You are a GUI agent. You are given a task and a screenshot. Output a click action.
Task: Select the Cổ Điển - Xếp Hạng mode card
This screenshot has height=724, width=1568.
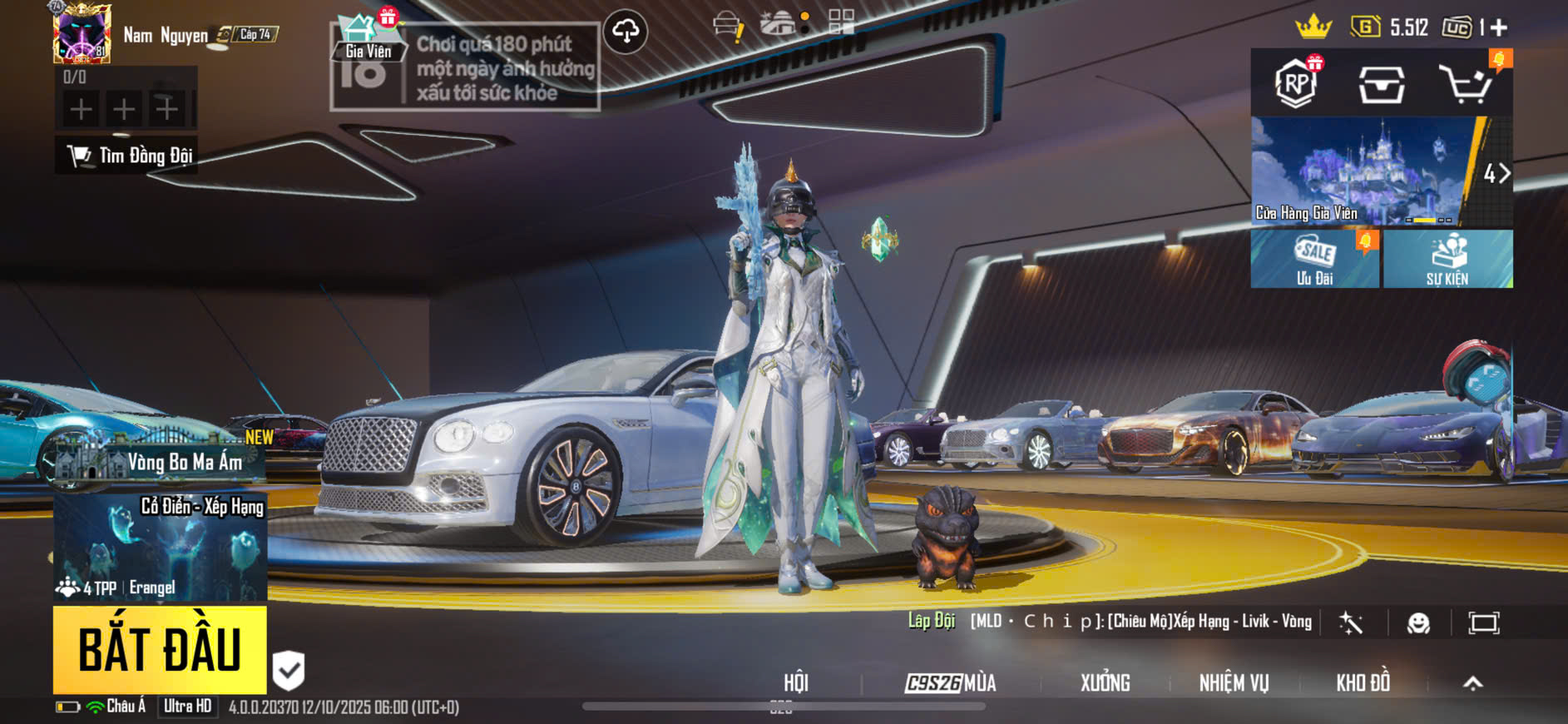(x=161, y=547)
